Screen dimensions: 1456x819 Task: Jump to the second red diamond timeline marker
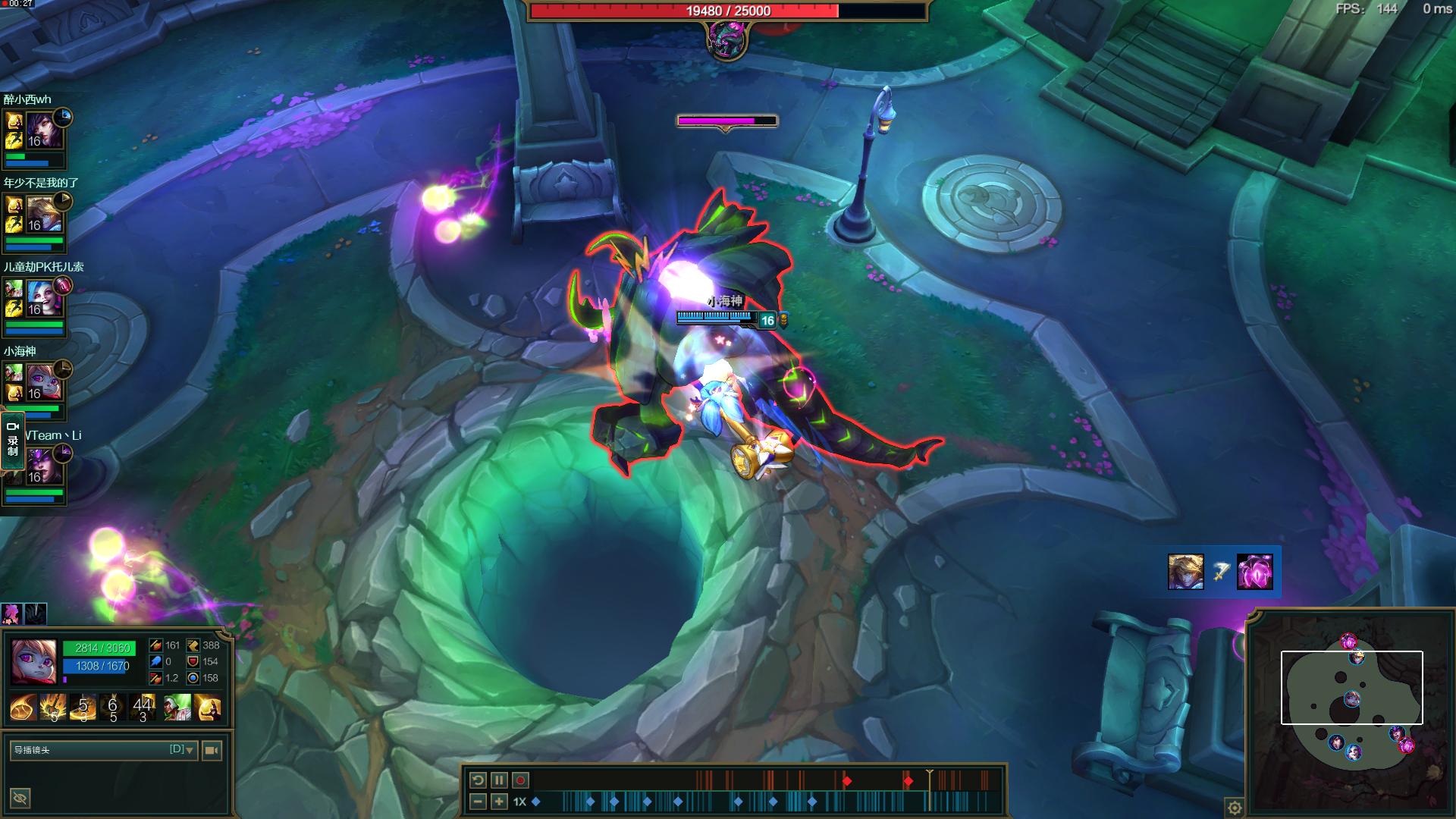point(908,780)
